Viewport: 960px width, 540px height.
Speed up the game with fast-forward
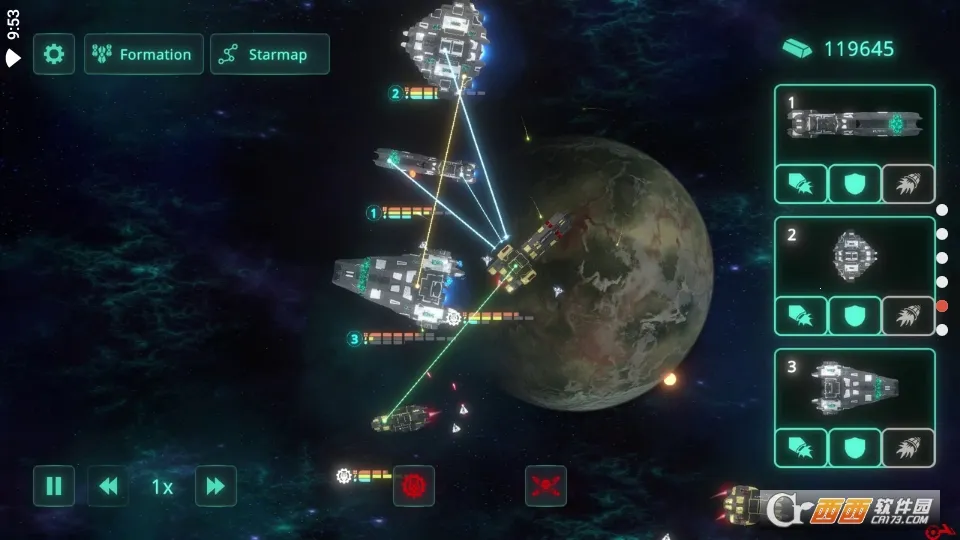click(215, 486)
